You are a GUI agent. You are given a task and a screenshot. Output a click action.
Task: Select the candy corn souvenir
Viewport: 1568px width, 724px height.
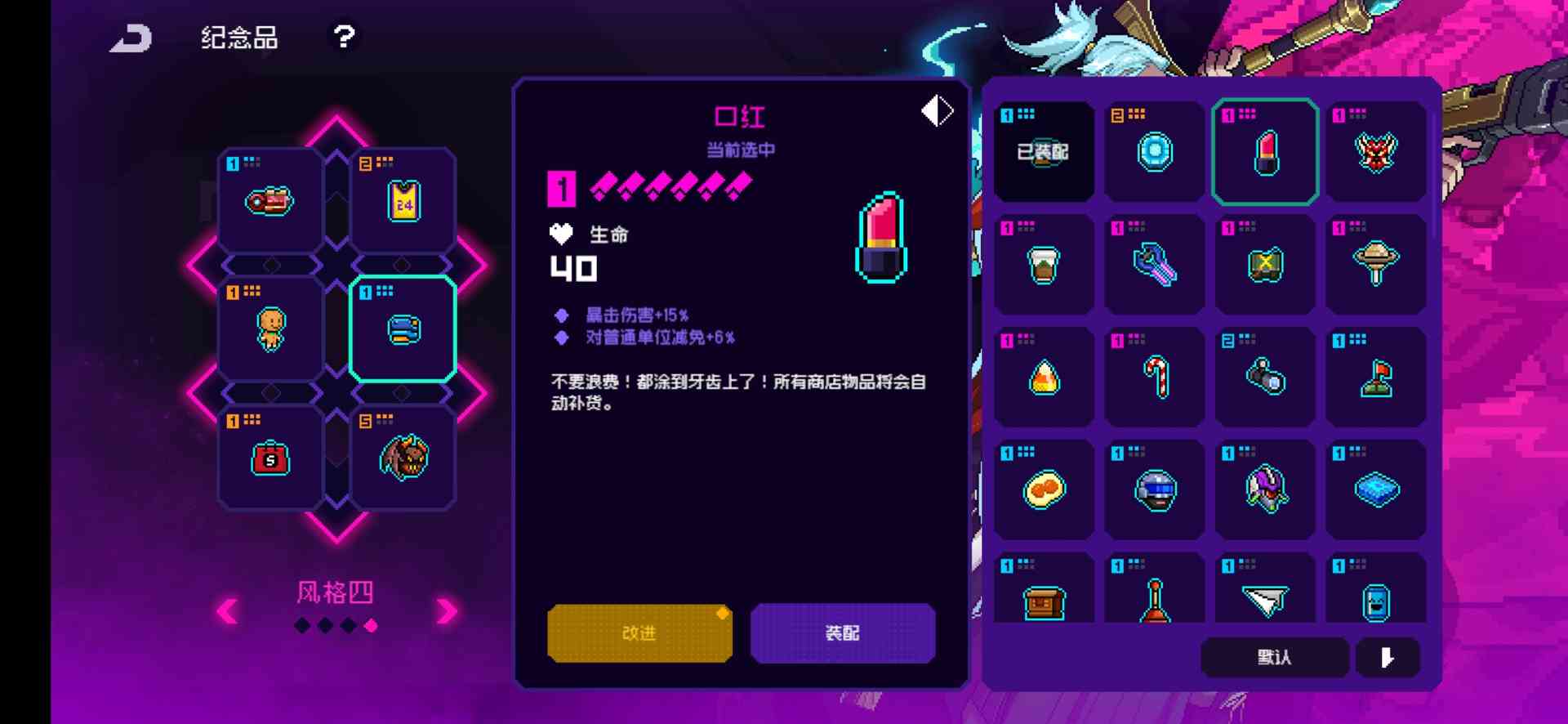[x=1044, y=376]
